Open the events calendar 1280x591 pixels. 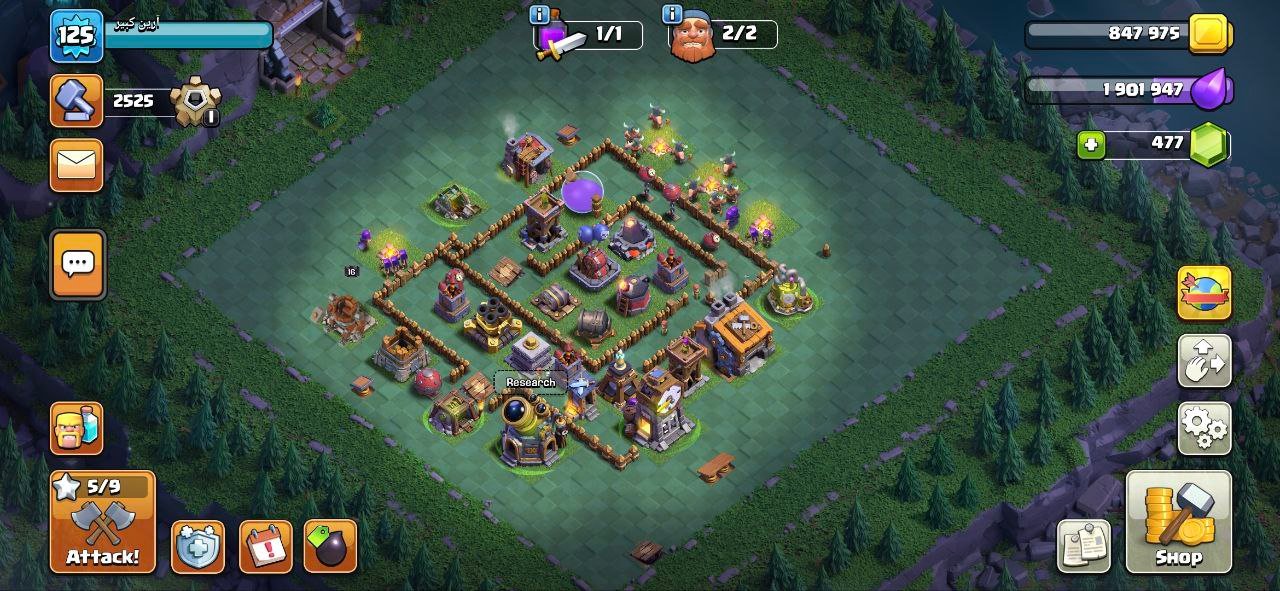(x=265, y=547)
